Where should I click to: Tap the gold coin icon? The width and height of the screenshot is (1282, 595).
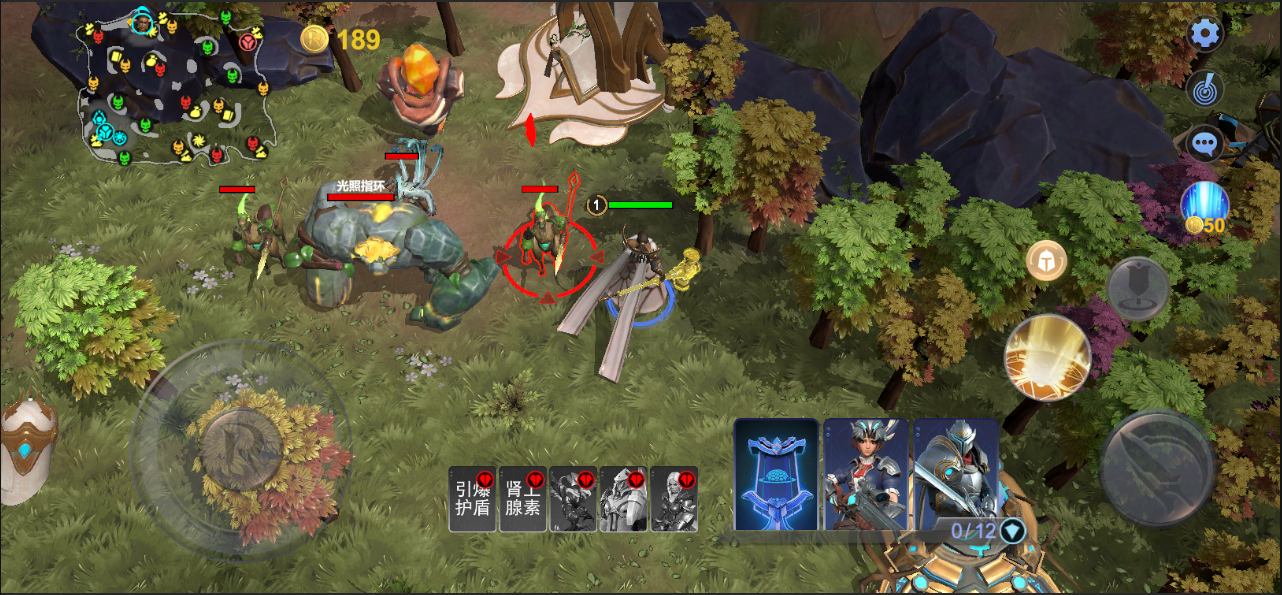(315, 39)
